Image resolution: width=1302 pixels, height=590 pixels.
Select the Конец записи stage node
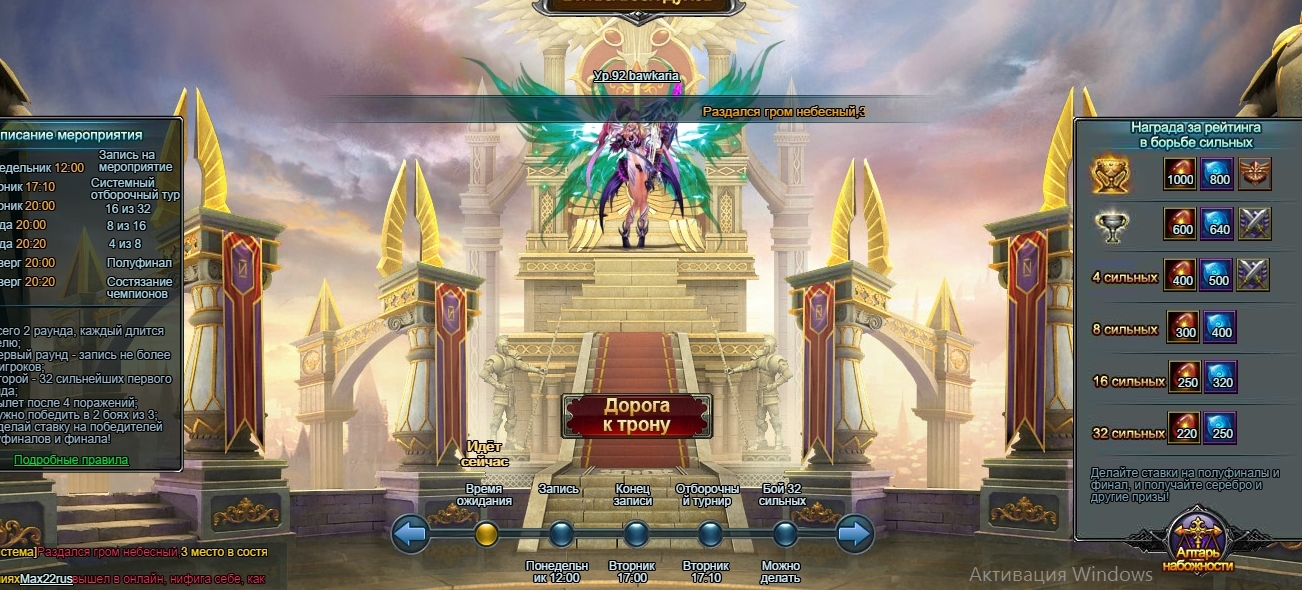coord(635,534)
